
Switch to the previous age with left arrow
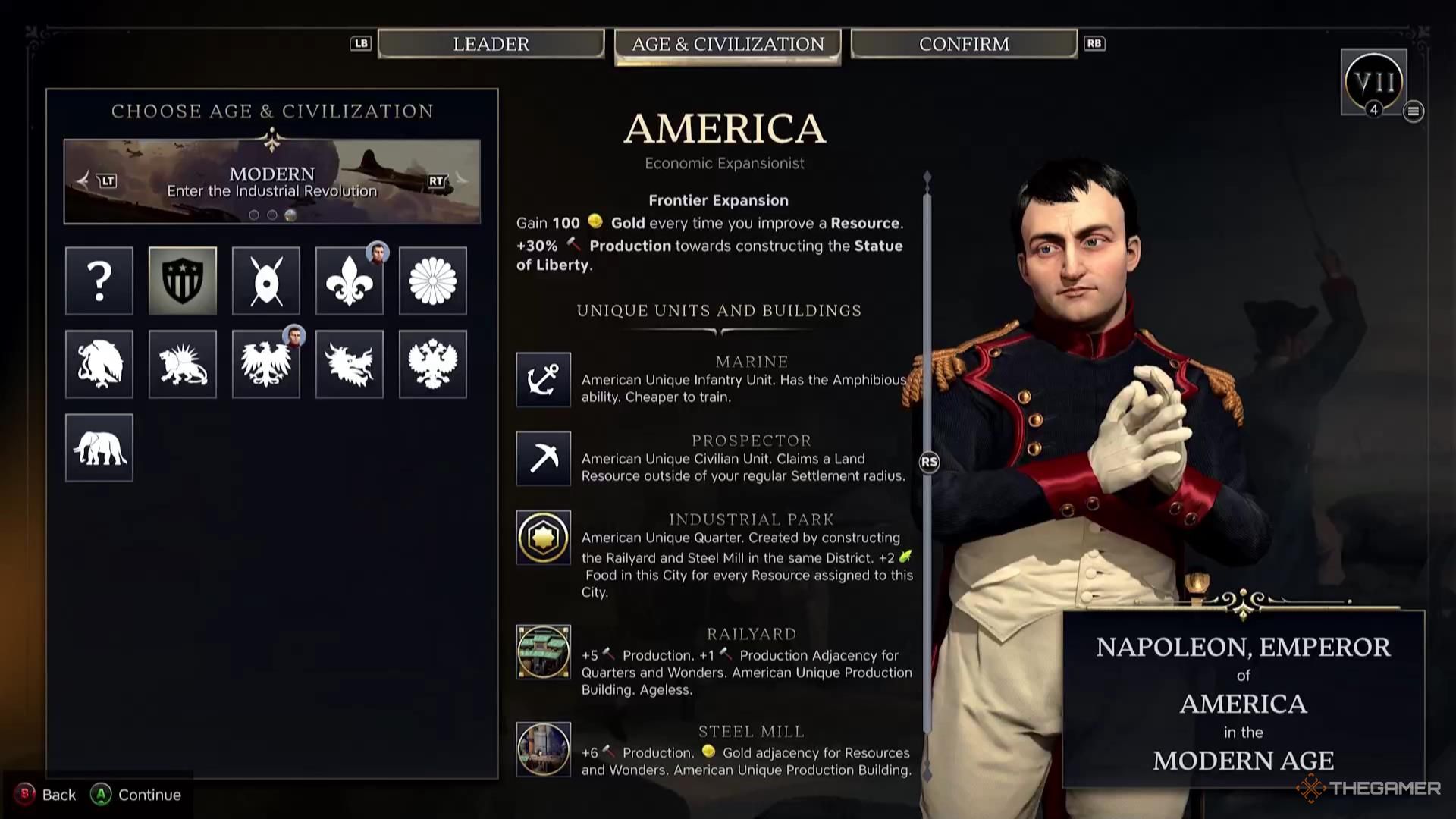85,180
